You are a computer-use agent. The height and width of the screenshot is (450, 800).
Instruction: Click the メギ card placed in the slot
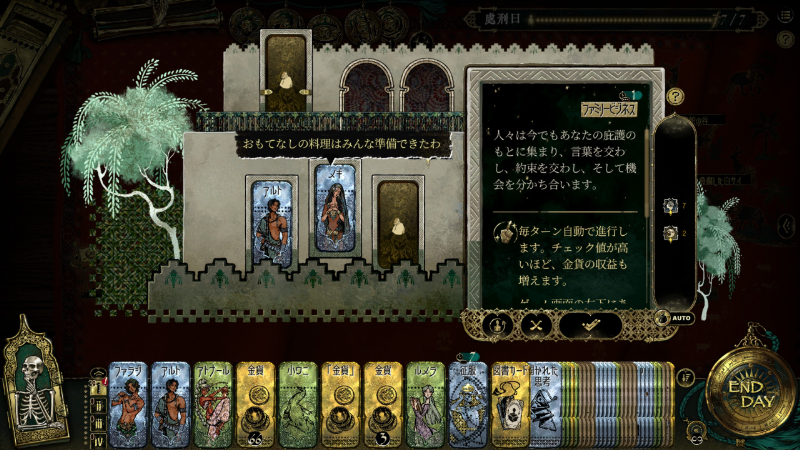coord(337,208)
